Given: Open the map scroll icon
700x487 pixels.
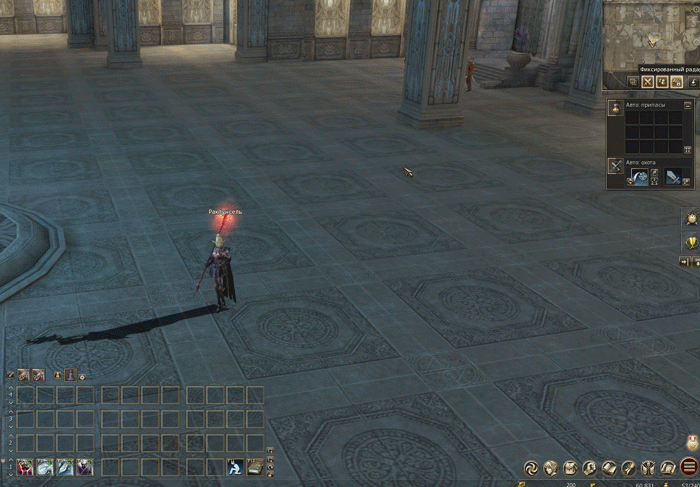Looking at the screenshot, I should click(667, 467).
